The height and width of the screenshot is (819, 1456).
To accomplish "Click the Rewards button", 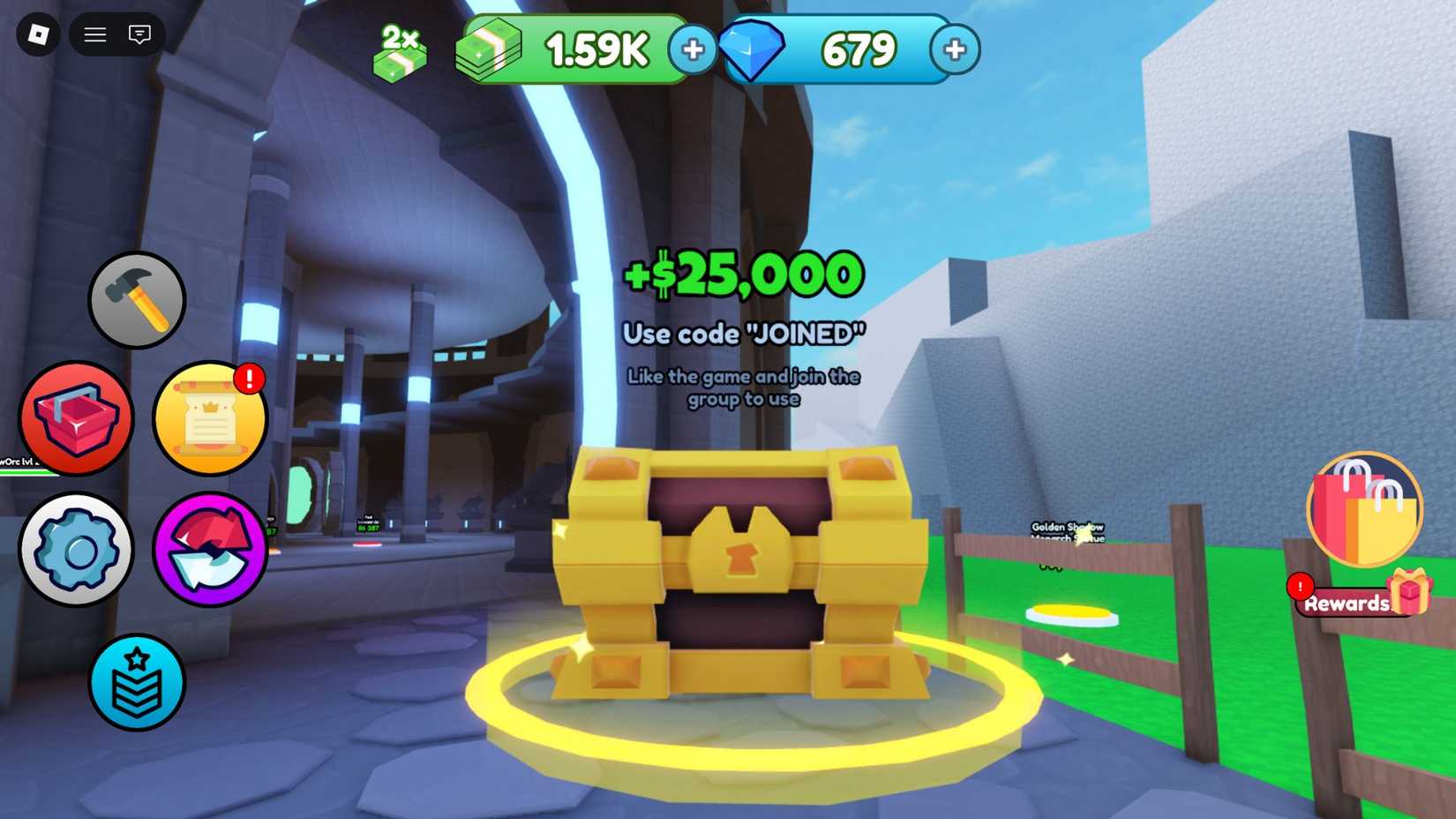I will [x=1348, y=604].
